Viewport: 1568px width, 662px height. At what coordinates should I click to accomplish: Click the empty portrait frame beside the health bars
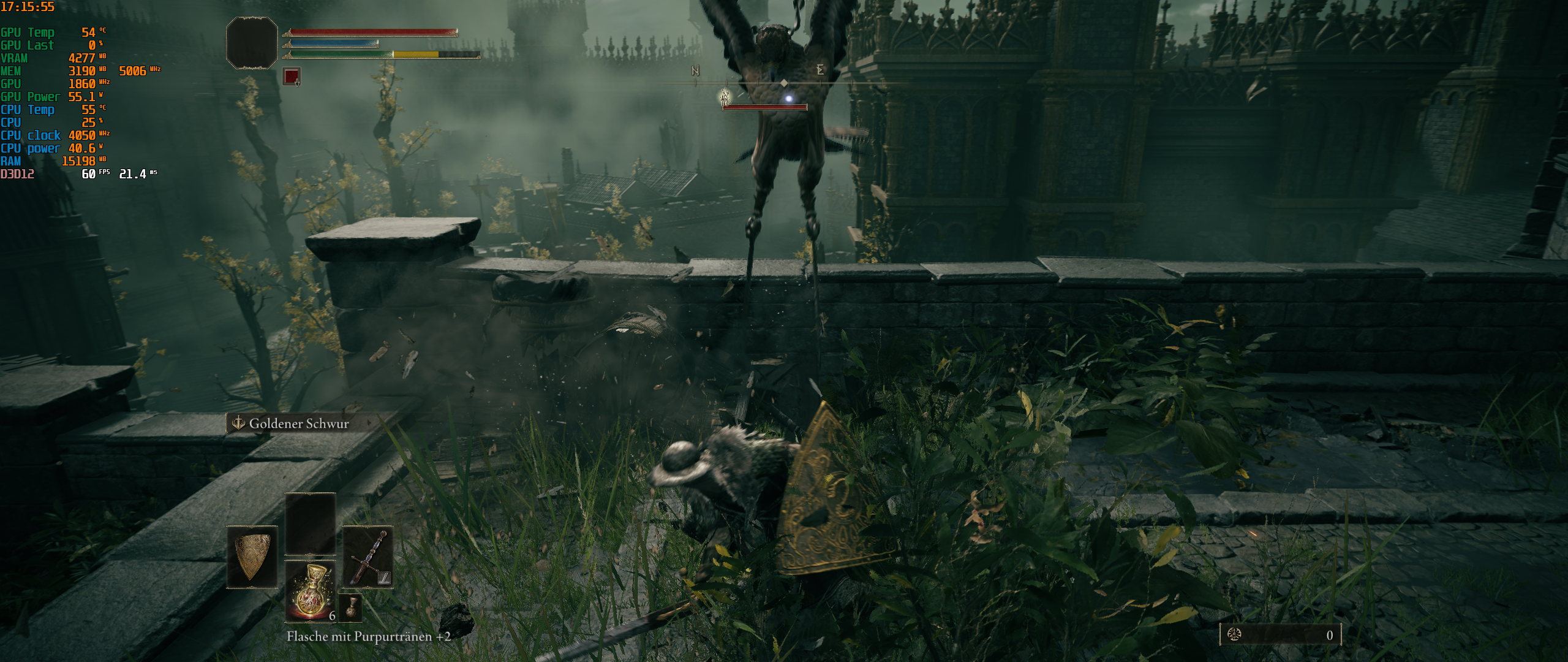251,44
